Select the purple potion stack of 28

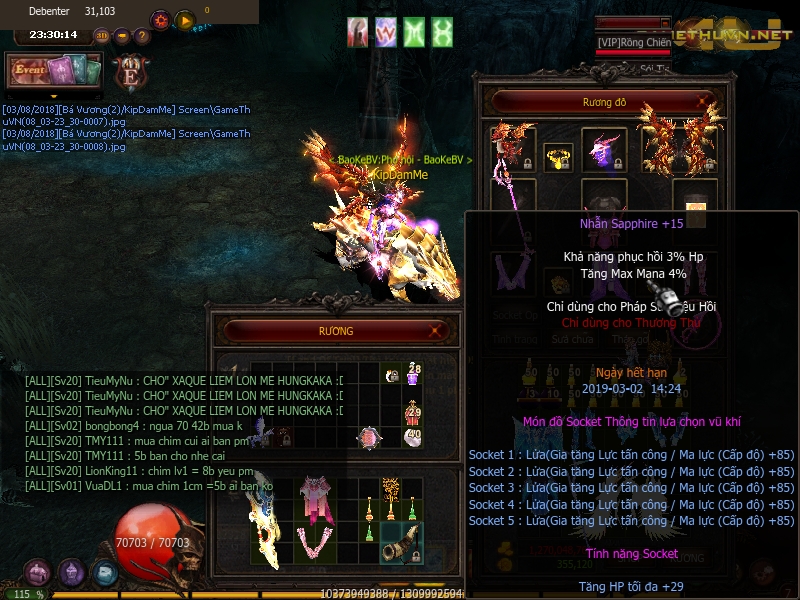tap(412, 375)
